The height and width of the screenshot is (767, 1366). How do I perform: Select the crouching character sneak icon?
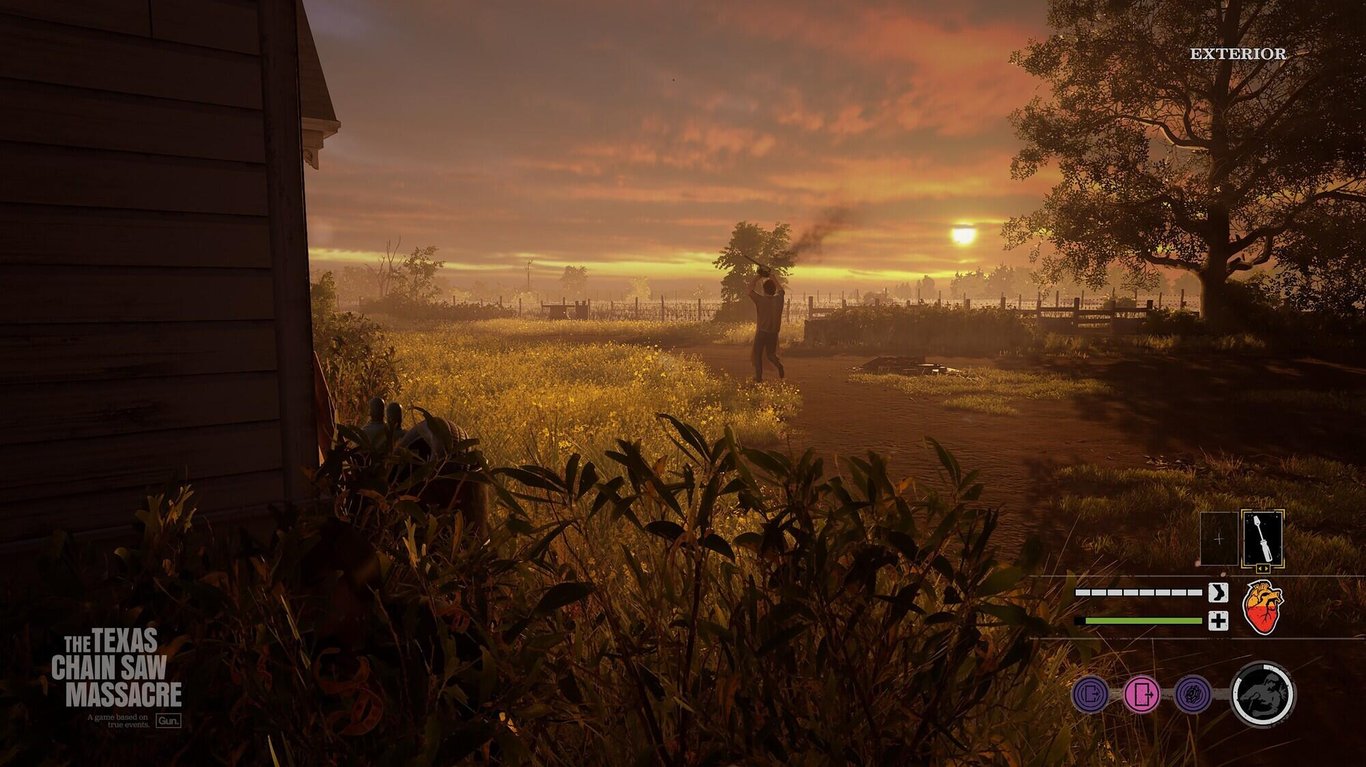pos(1263,693)
